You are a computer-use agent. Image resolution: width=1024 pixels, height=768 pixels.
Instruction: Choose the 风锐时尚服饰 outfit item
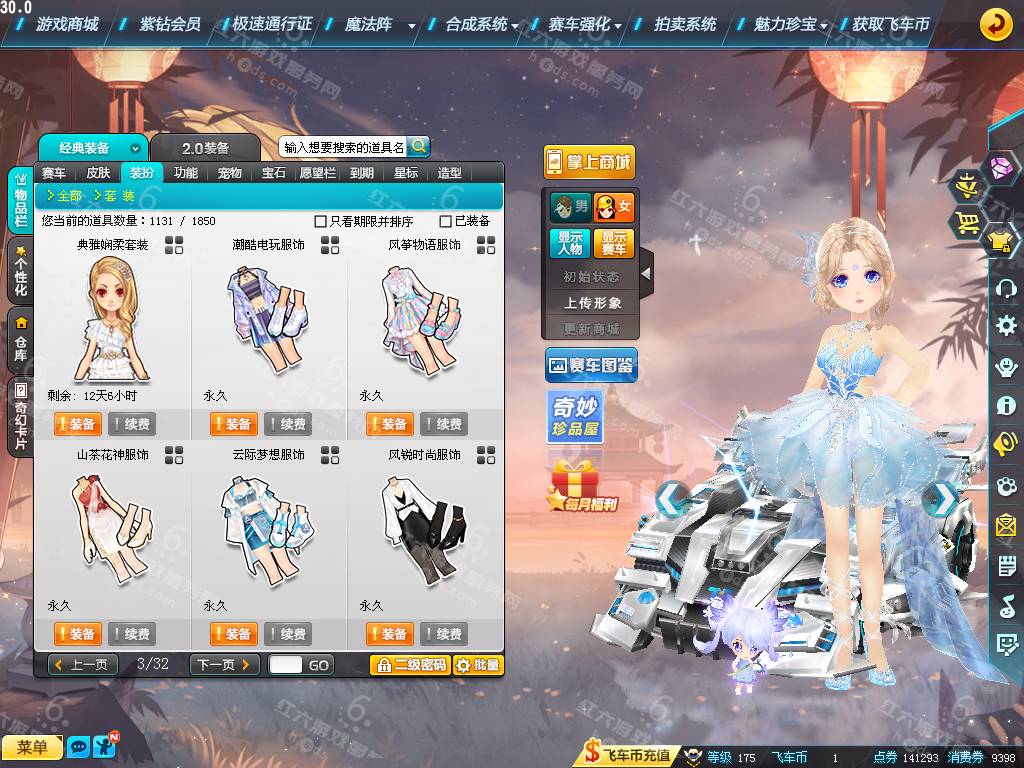pyautogui.click(x=424, y=530)
